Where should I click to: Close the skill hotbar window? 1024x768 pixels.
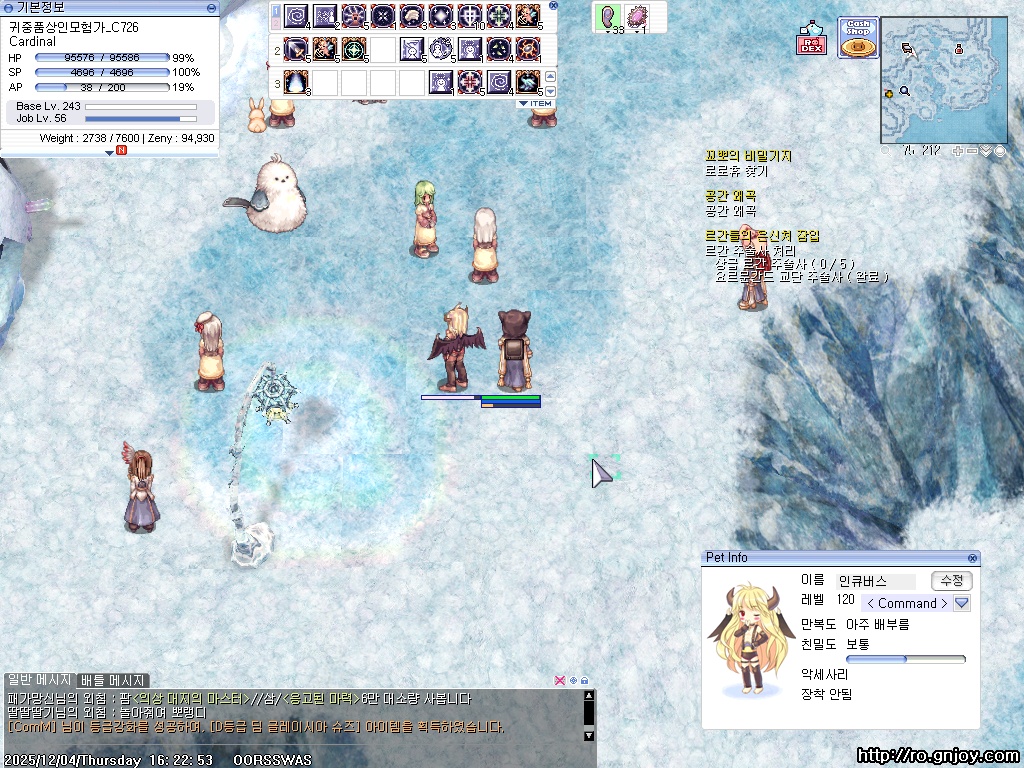pyautogui.click(x=554, y=5)
